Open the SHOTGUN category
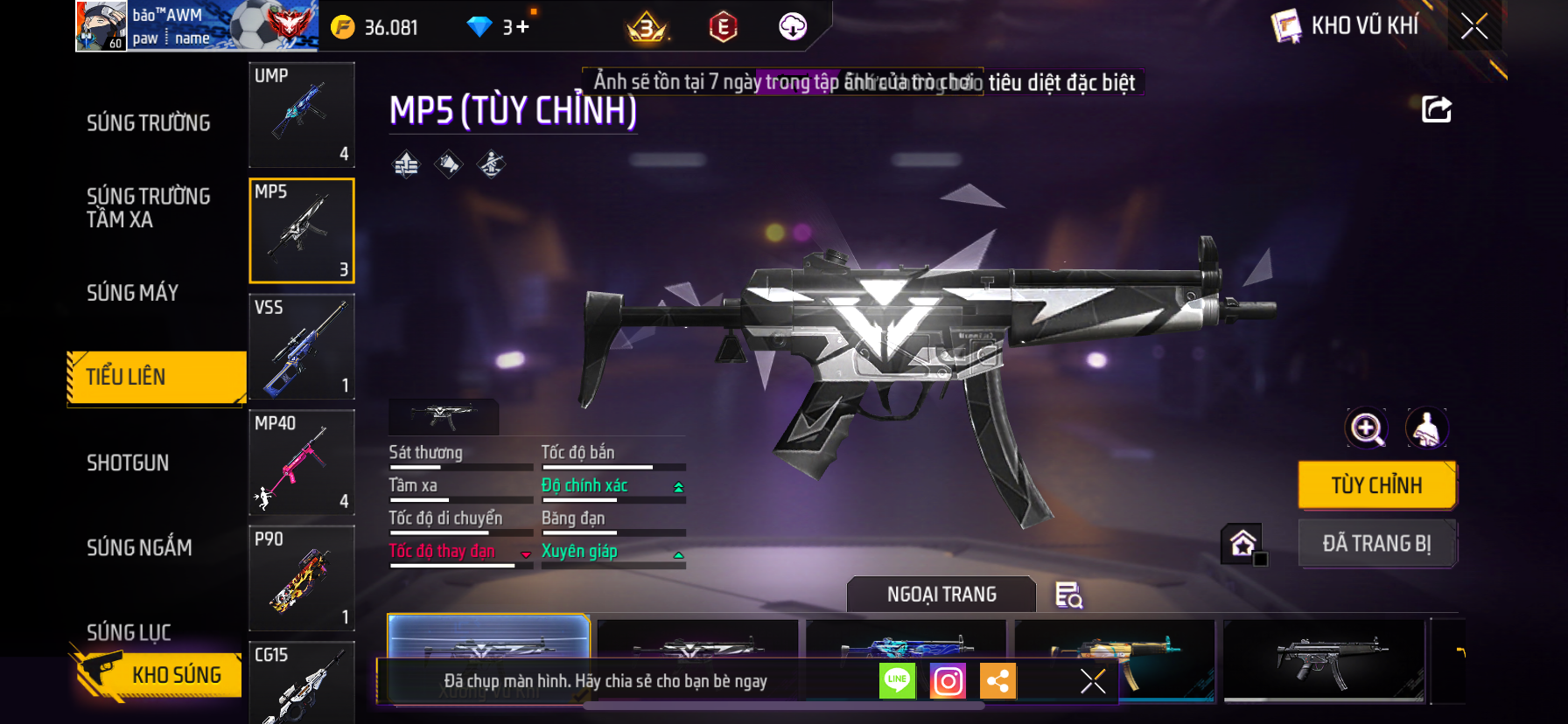The height and width of the screenshot is (724, 1568). 128,463
